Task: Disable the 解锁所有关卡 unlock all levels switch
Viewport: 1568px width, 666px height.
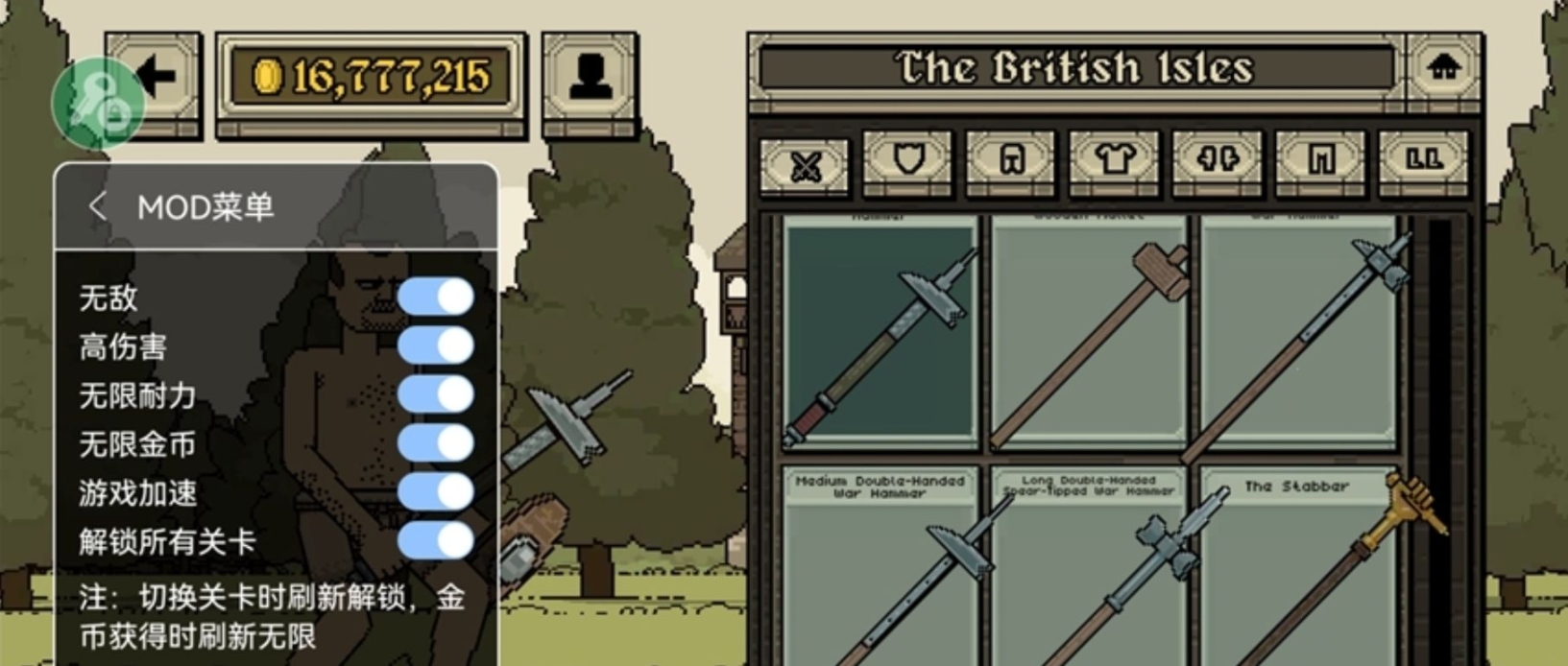Action: tap(435, 541)
